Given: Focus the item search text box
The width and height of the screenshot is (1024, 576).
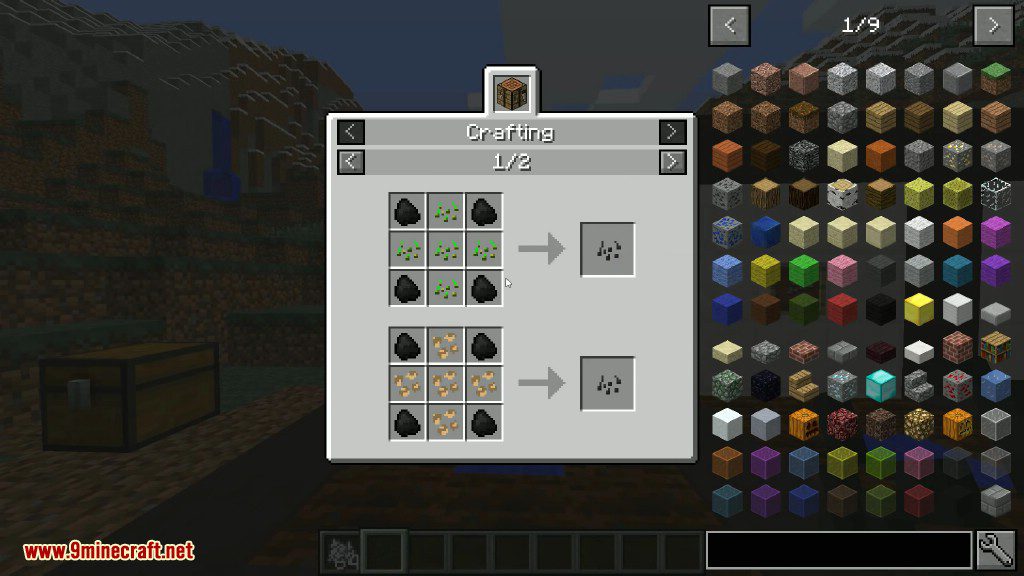Looking at the screenshot, I should tap(838, 550).
